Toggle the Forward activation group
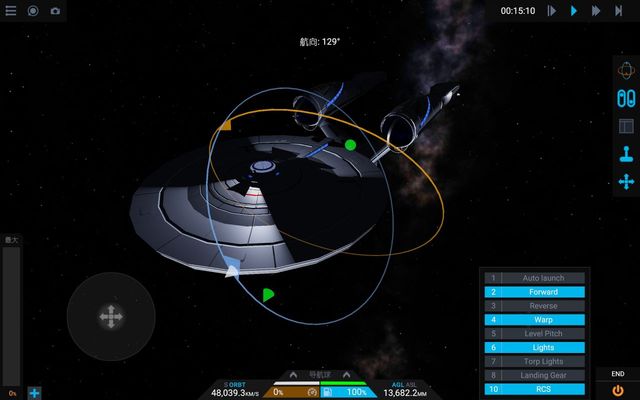640x400 pixels. pos(536,292)
